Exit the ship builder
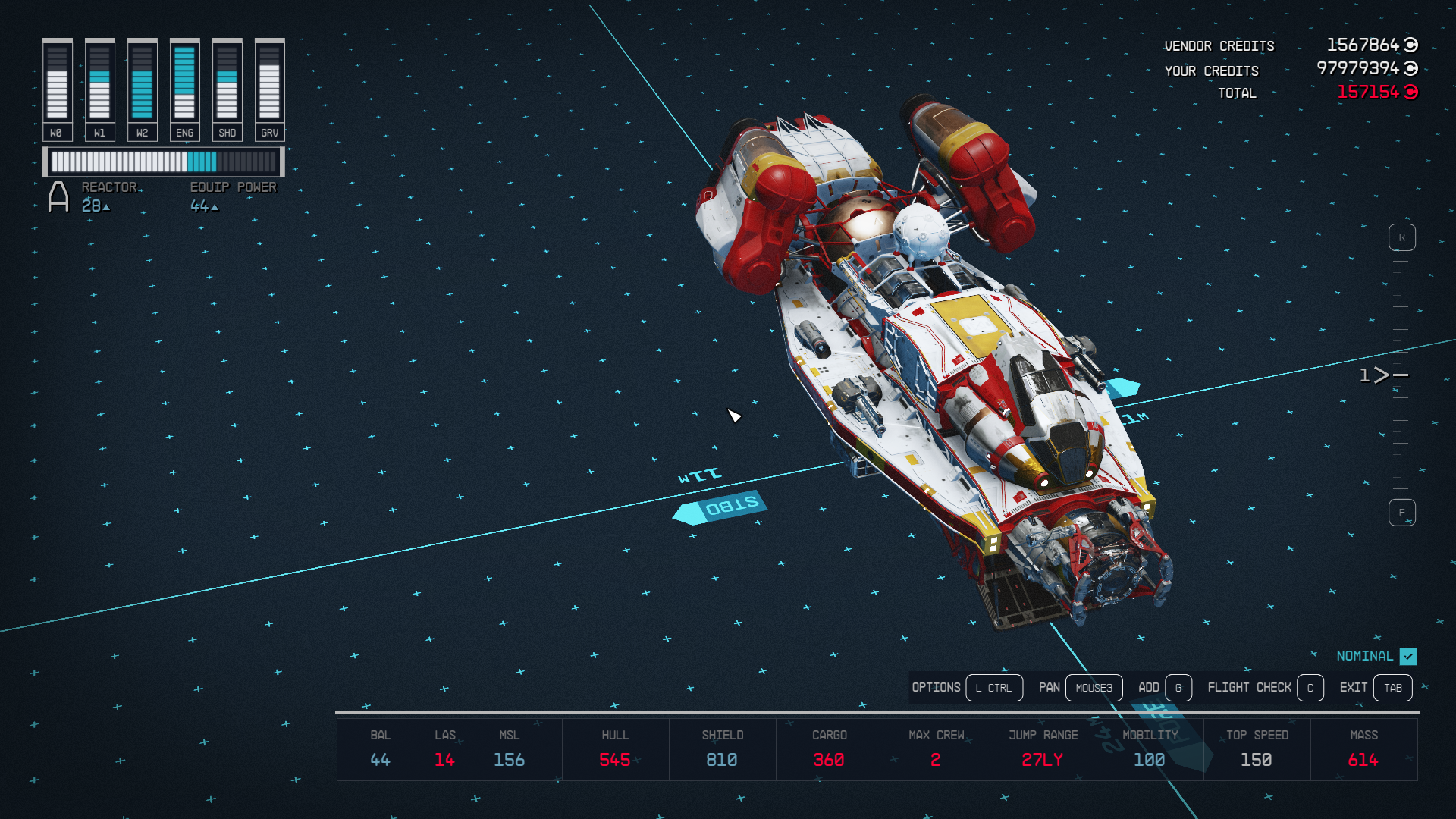This screenshot has width=1456, height=819. point(1392,688)
